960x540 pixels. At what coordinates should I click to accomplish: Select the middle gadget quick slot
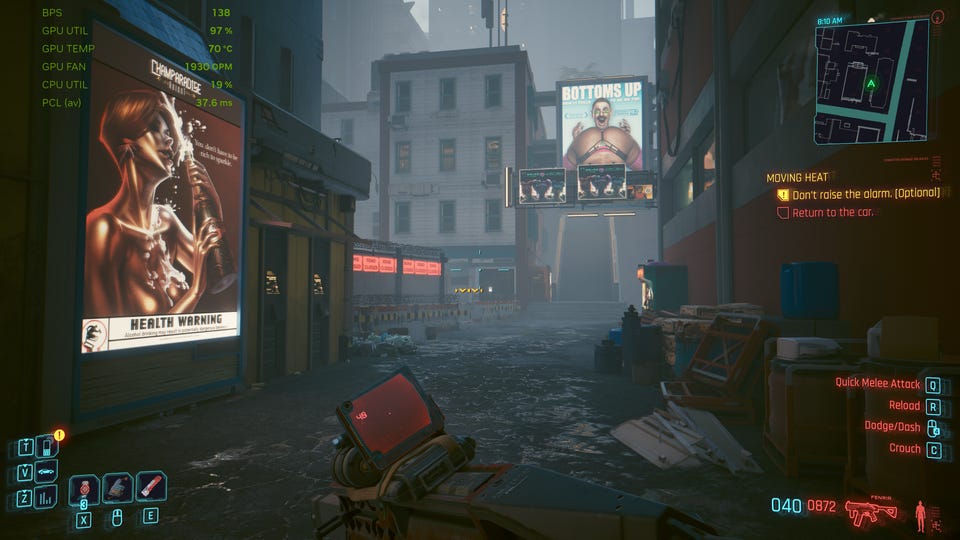pos(117,488)
